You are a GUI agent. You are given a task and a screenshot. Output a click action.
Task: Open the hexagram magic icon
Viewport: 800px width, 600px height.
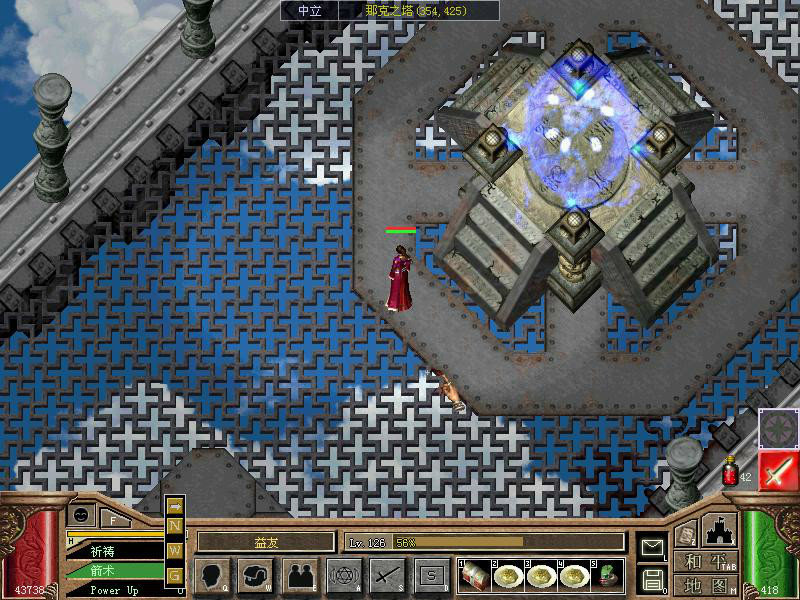(343, 575)
